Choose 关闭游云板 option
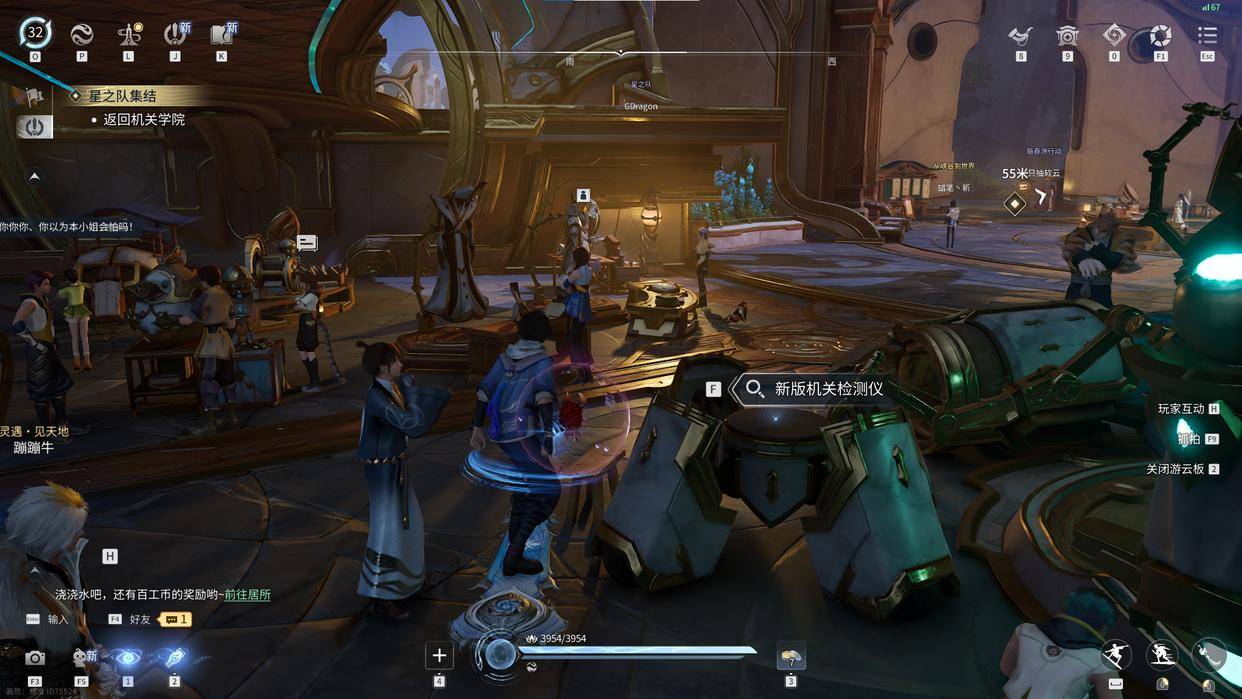This screenshot has width=1242, height=699. click(x=1176, y=469)
